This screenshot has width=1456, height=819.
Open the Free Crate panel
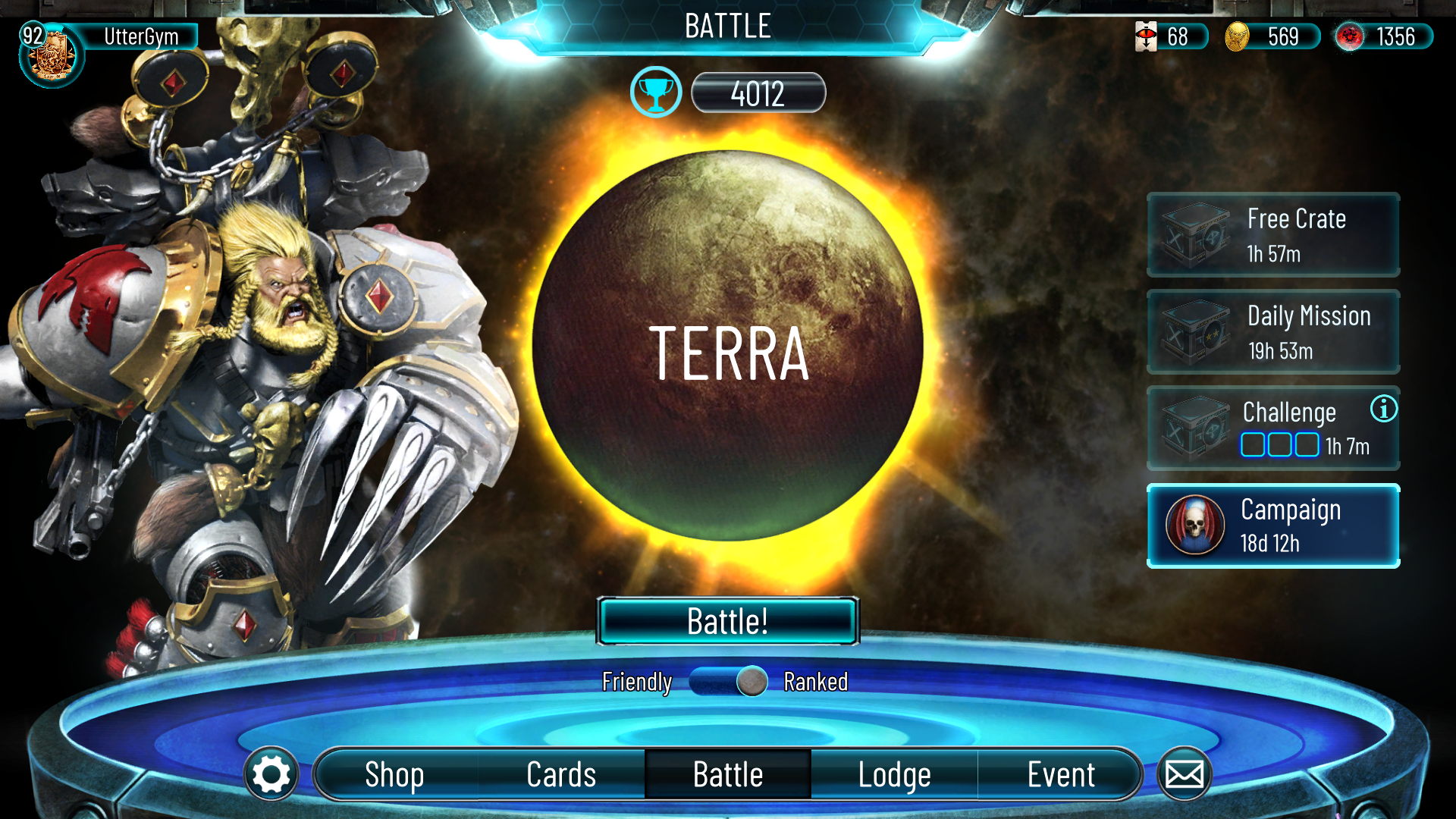[x=1272, y=235]
